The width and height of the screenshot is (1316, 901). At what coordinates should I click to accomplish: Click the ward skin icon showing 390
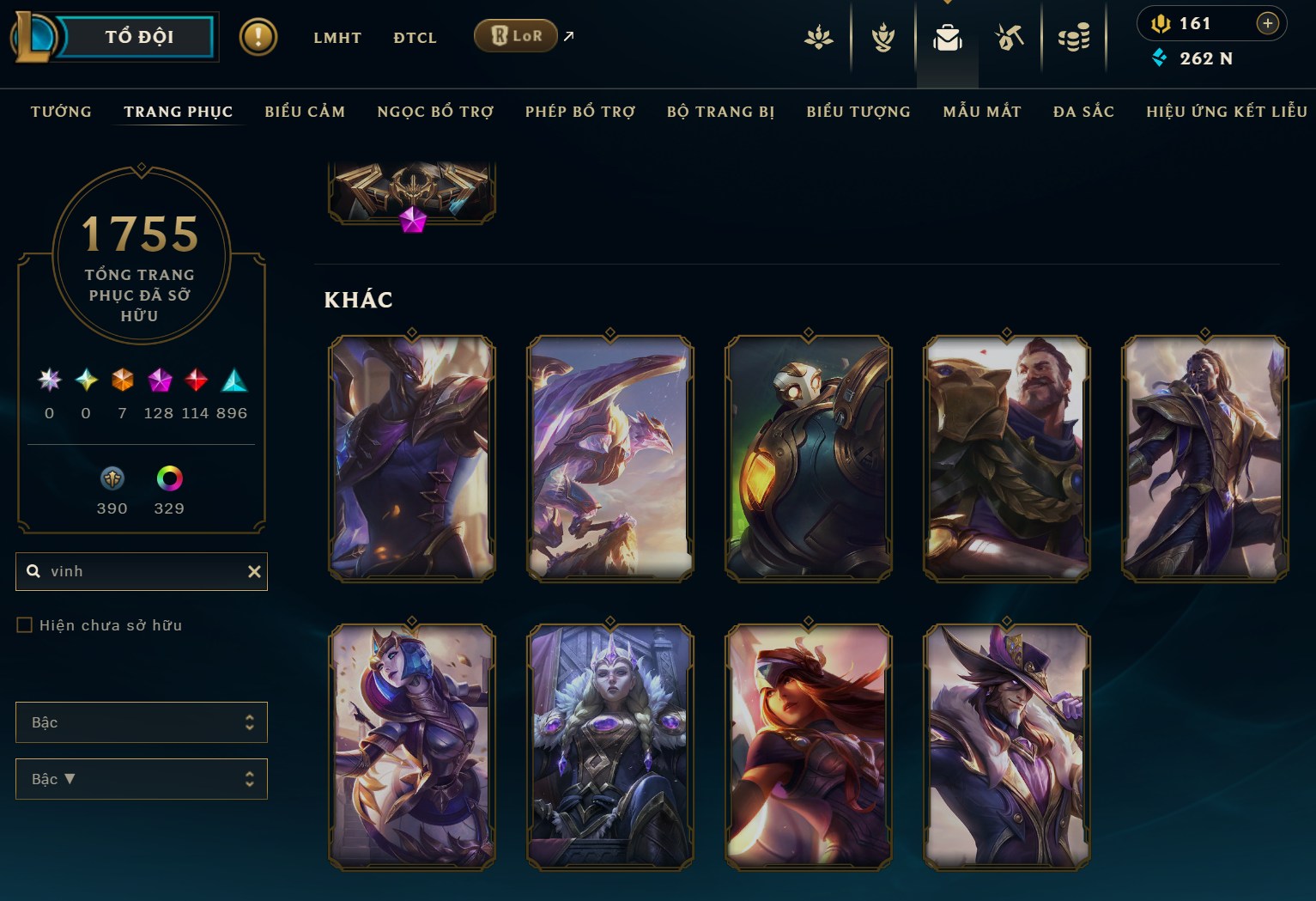[112, 478]
